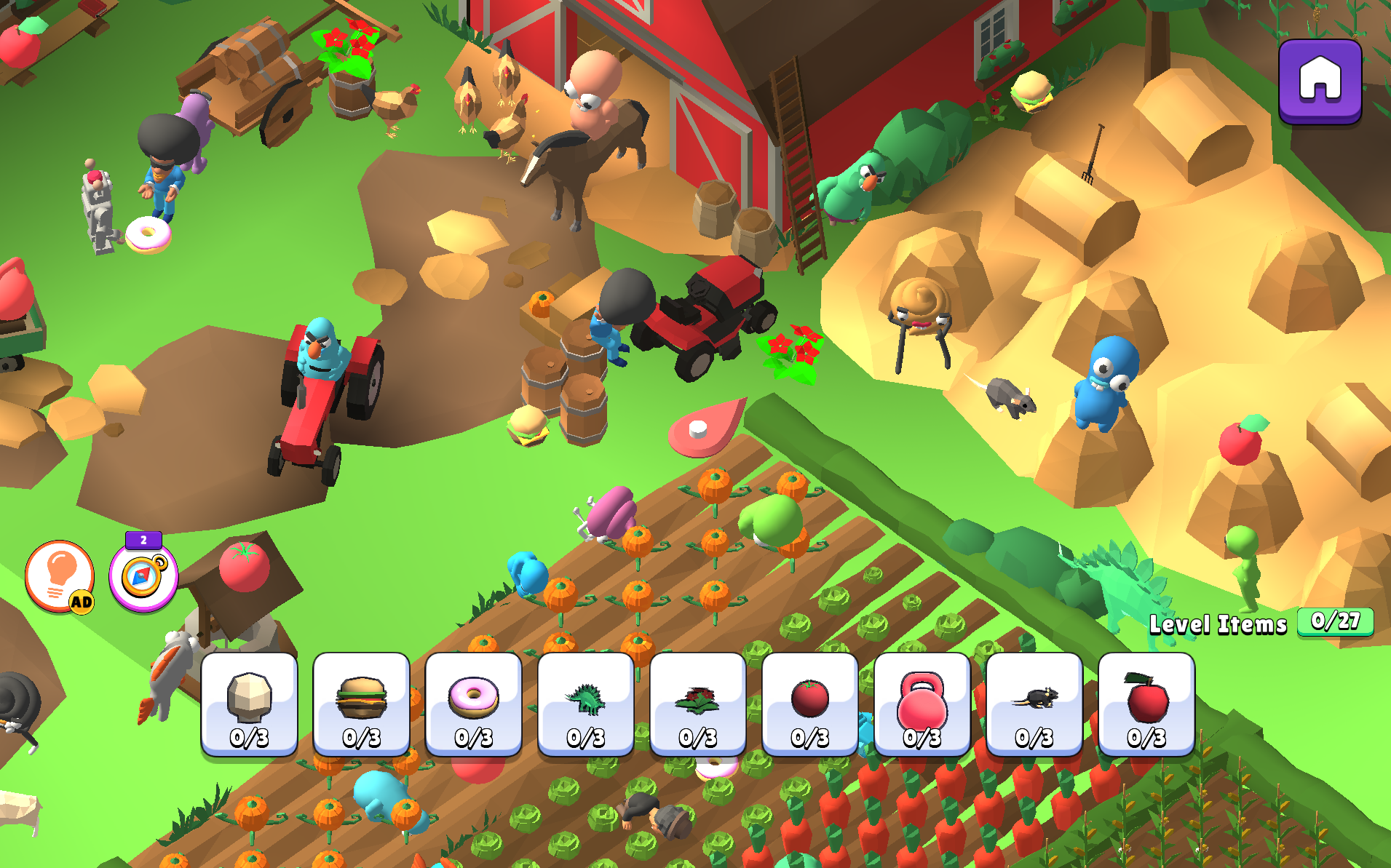Select the burger item tile
Screen dimensions: 1391x868
pyautogui.click(x=362, y=704)
